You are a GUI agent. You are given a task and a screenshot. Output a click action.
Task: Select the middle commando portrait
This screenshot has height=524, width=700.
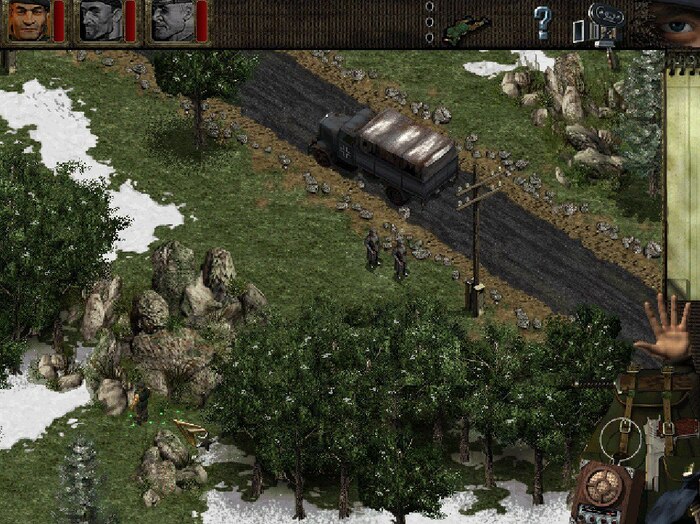[x=100, y=21]
